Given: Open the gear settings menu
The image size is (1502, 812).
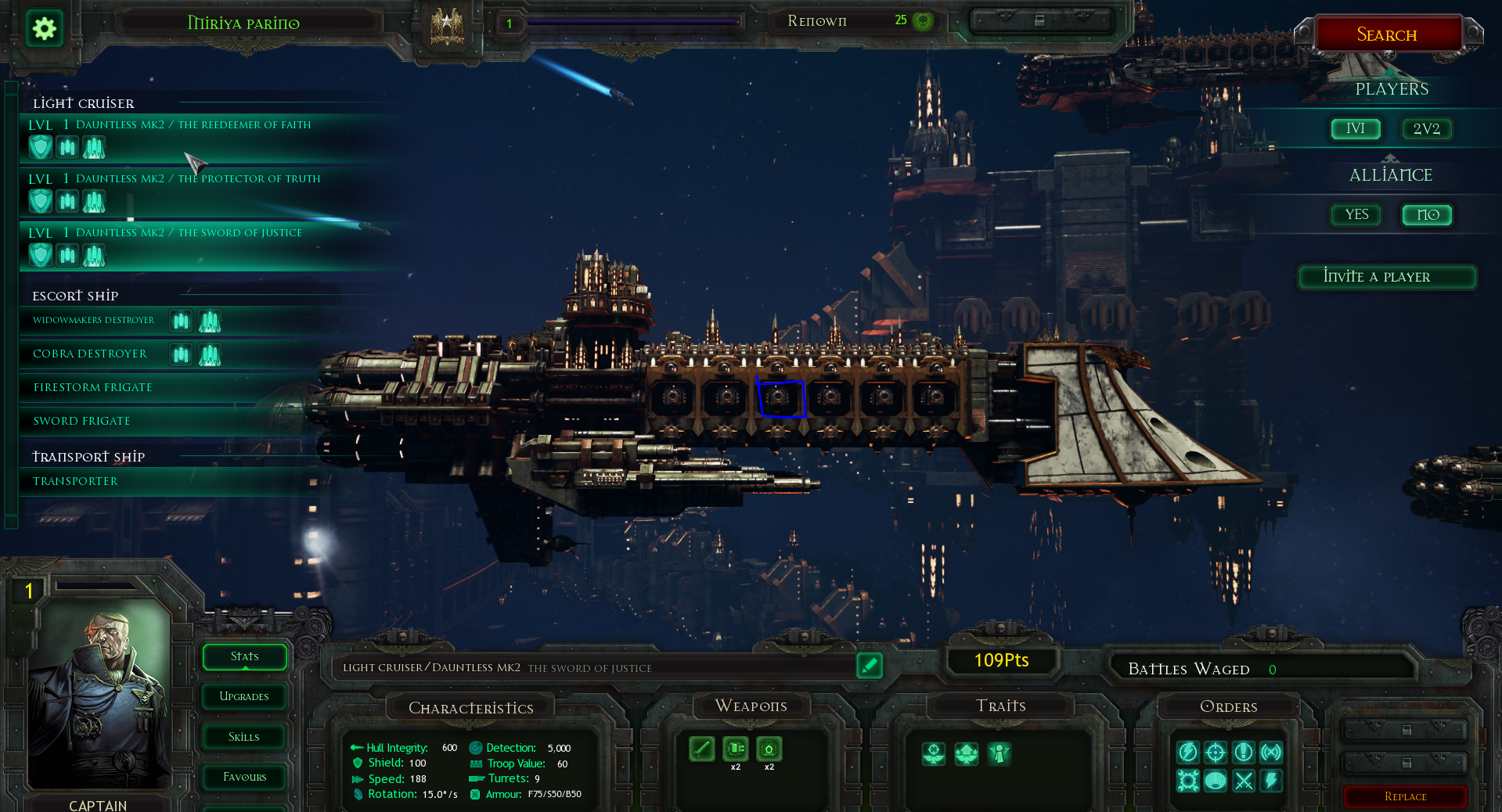Looking at the screenshot, I should click(x=45, y=30).
